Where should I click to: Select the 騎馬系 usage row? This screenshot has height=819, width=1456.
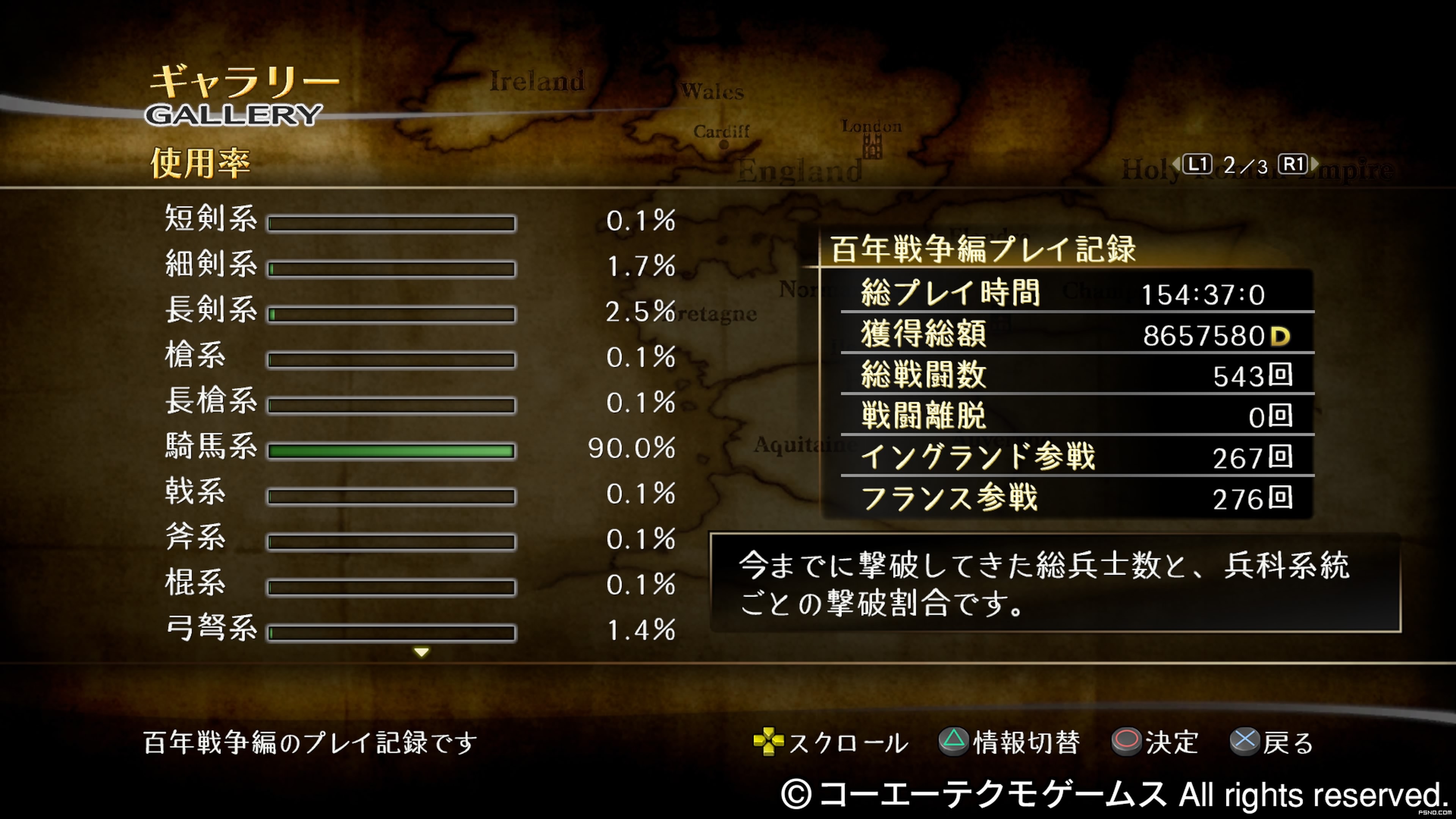419,449
